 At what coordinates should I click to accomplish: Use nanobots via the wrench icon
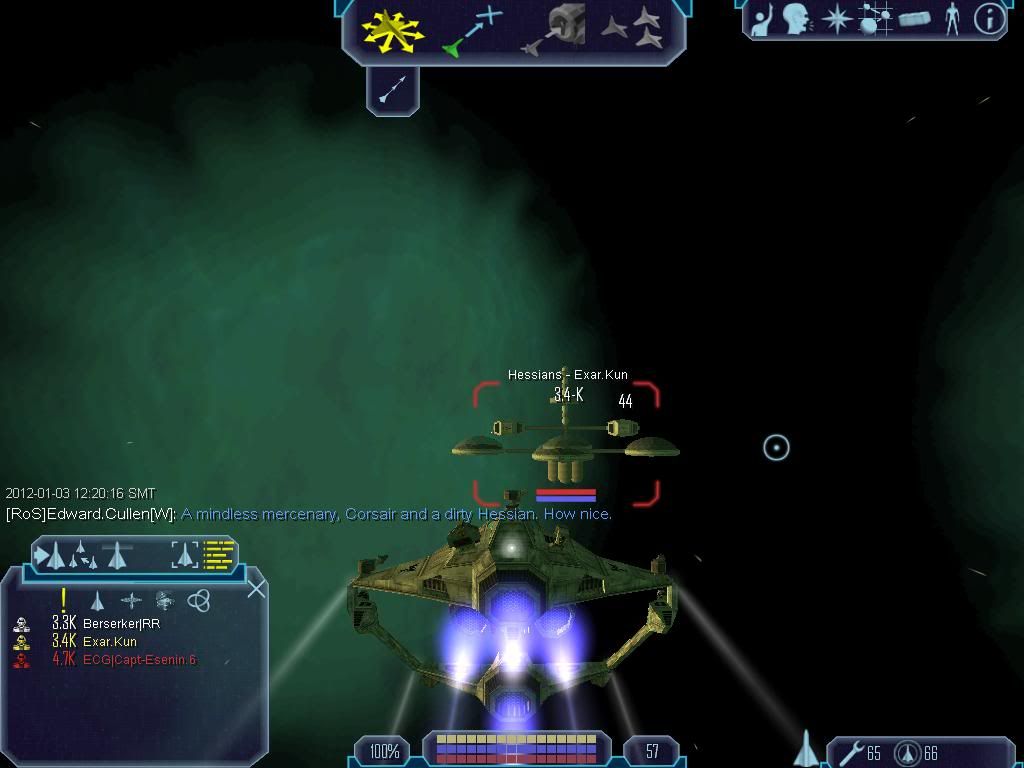852,752
